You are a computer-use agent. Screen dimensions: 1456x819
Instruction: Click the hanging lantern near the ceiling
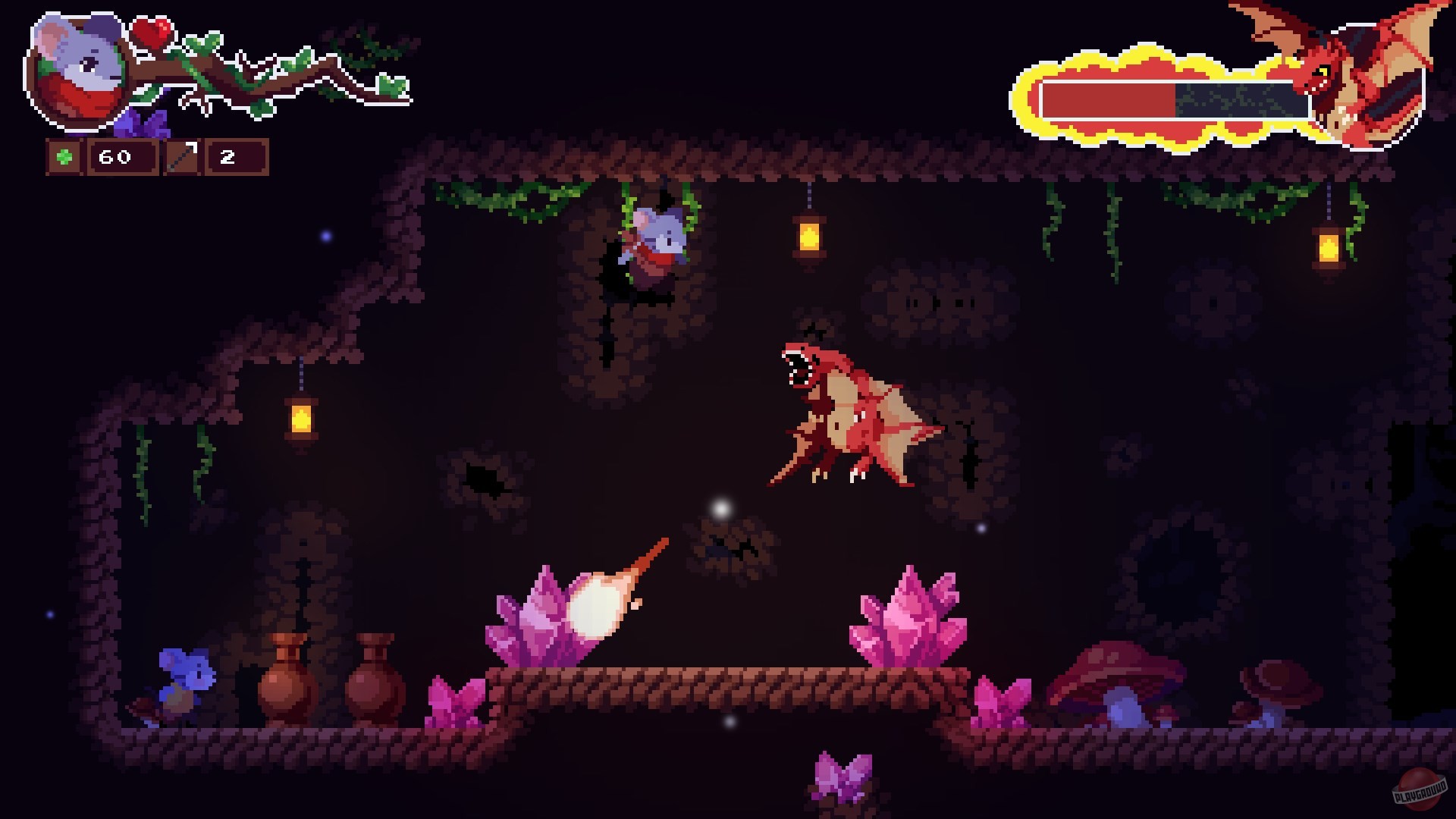(808, 235)
